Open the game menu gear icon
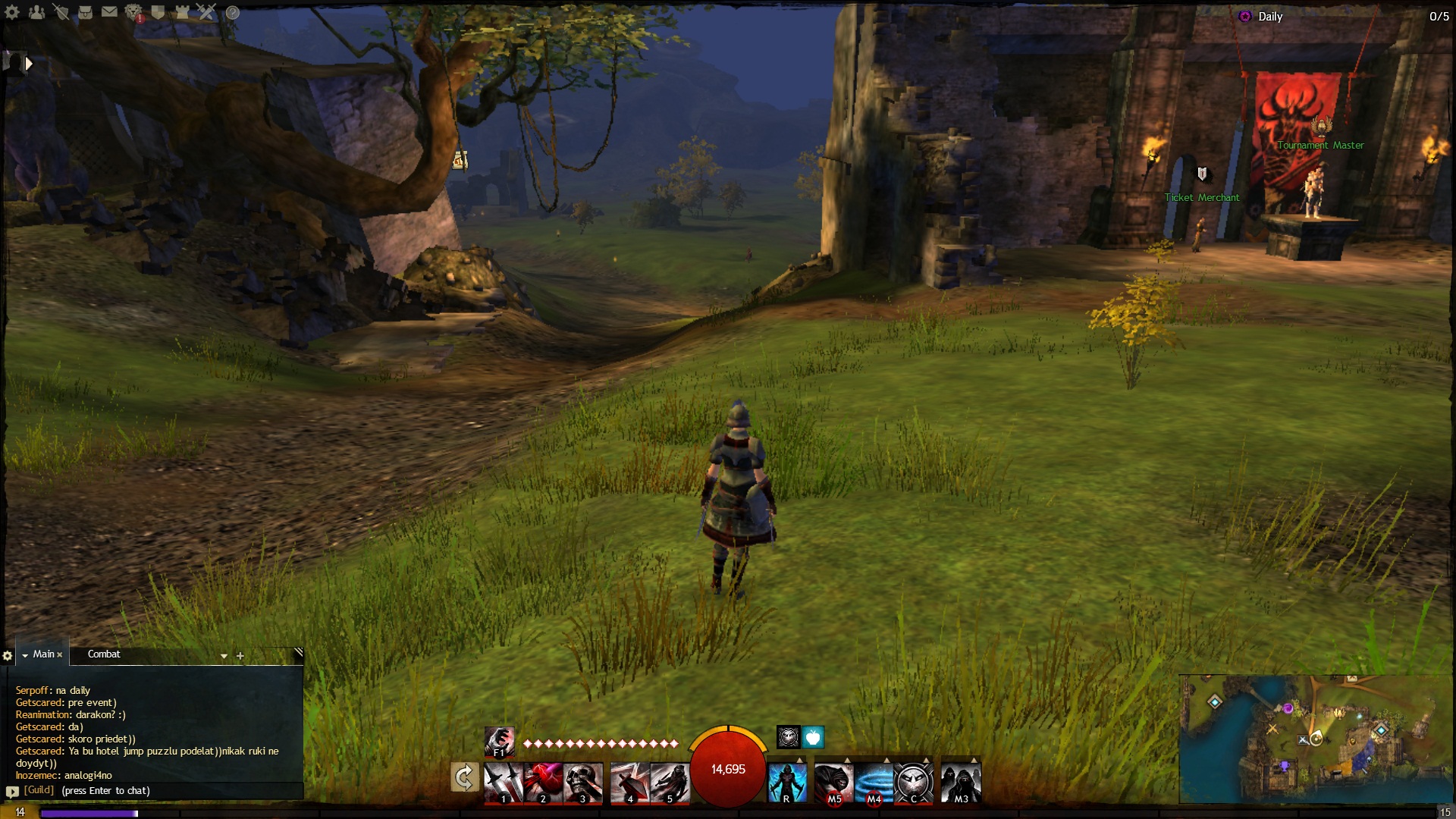This screenshot has height=819, width=1456. coord(12,12)
